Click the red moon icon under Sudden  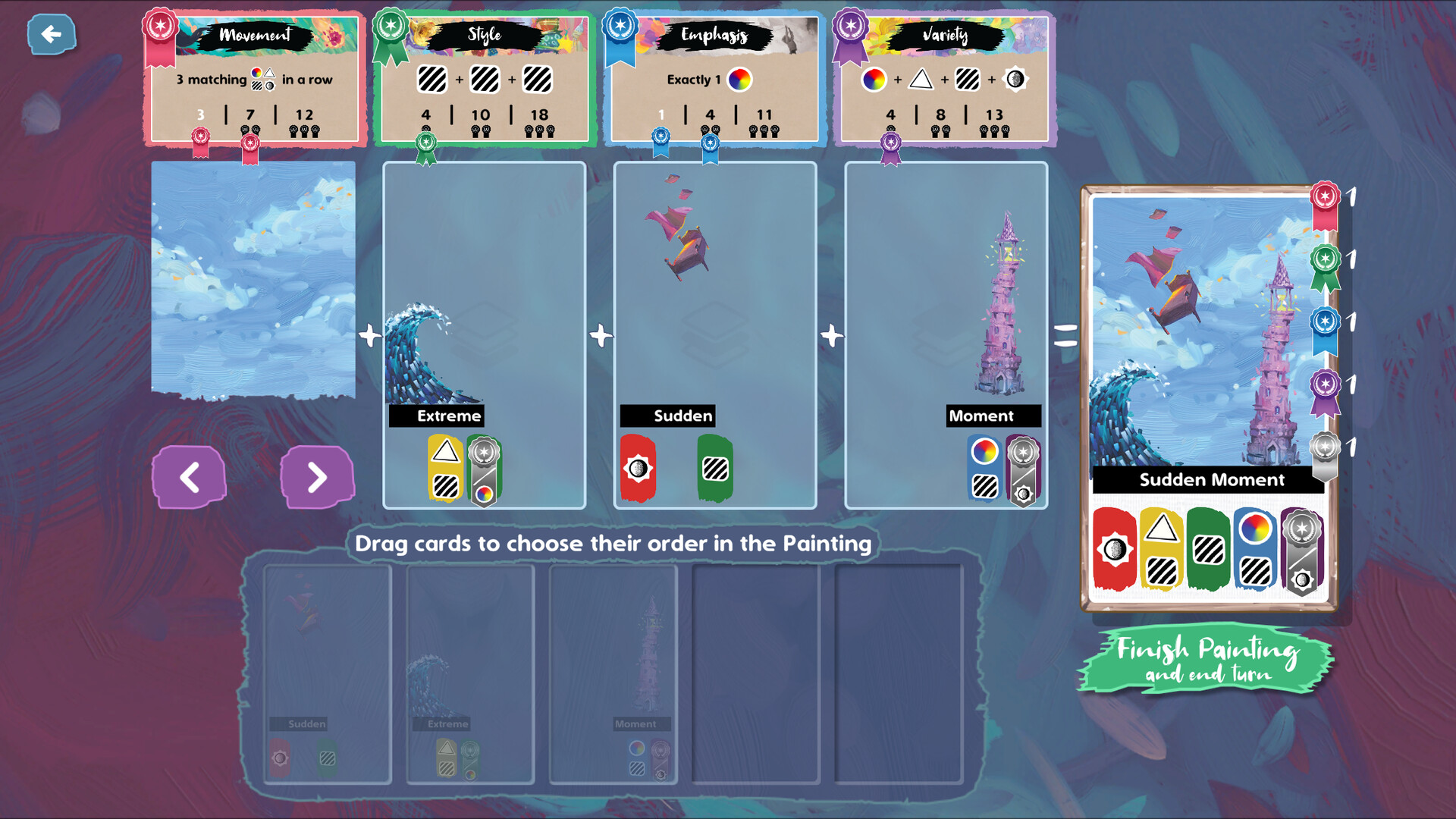tap(638, 468)
